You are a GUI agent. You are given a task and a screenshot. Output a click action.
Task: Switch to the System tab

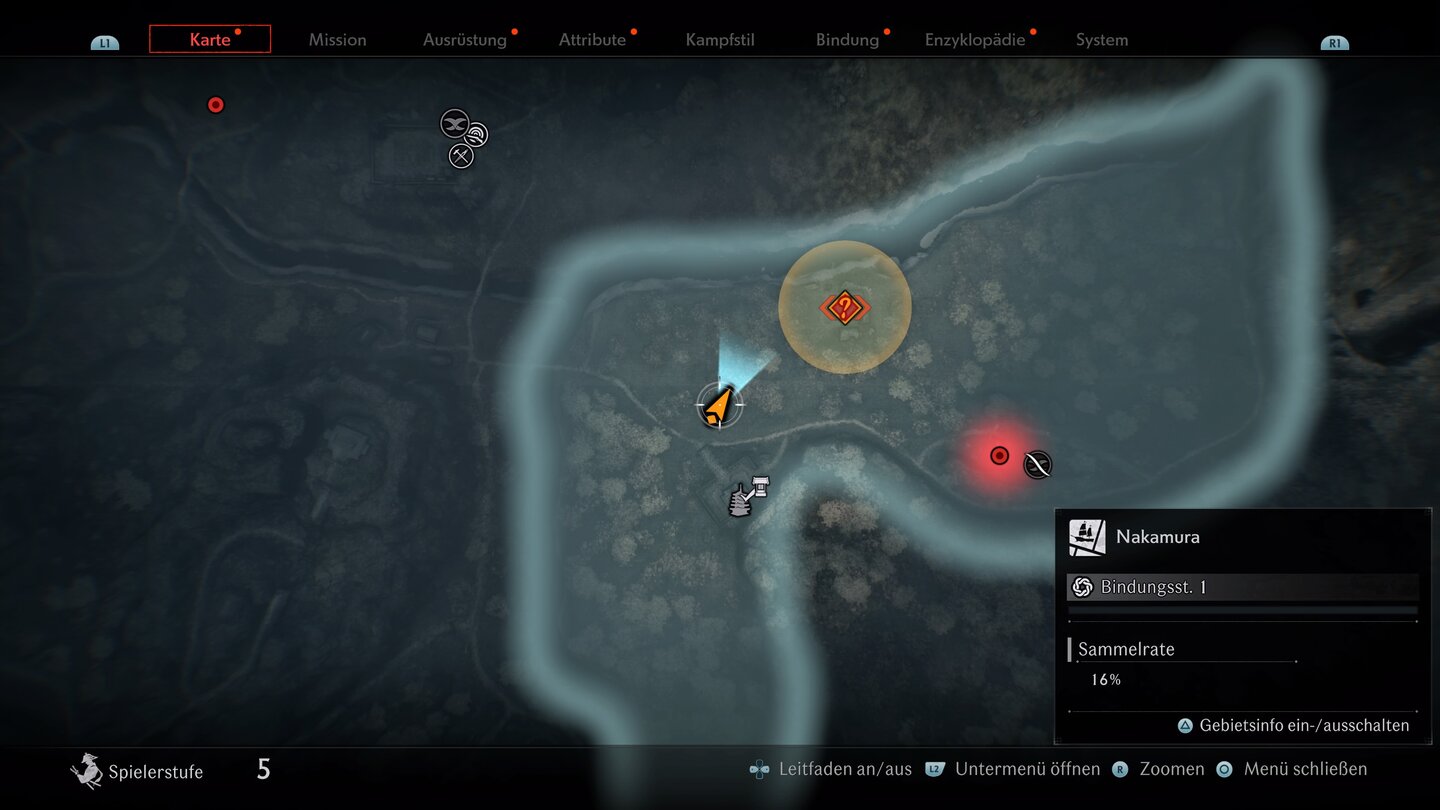point(1102,40)
